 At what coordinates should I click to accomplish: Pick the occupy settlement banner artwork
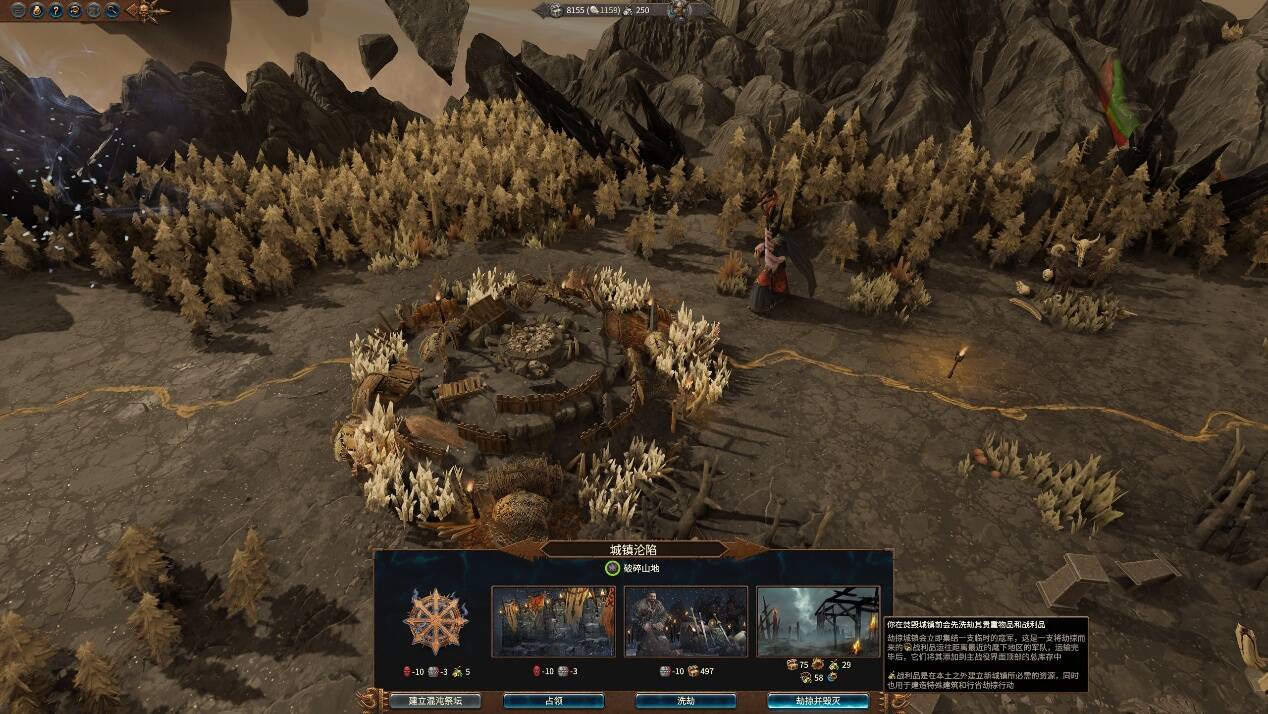pyautogui.click(x=553, y=621)
